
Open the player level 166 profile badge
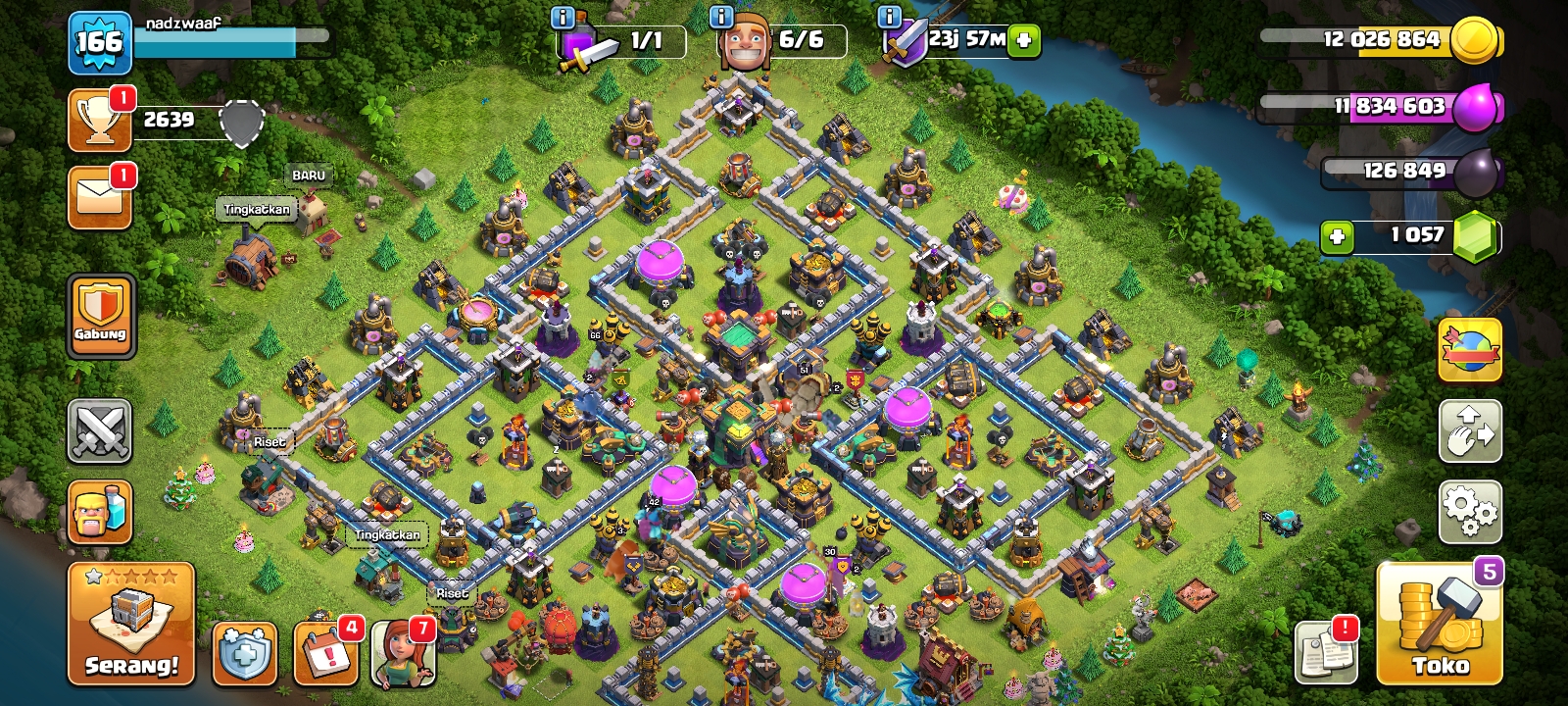pyautogui.click(x=99, y=43)
